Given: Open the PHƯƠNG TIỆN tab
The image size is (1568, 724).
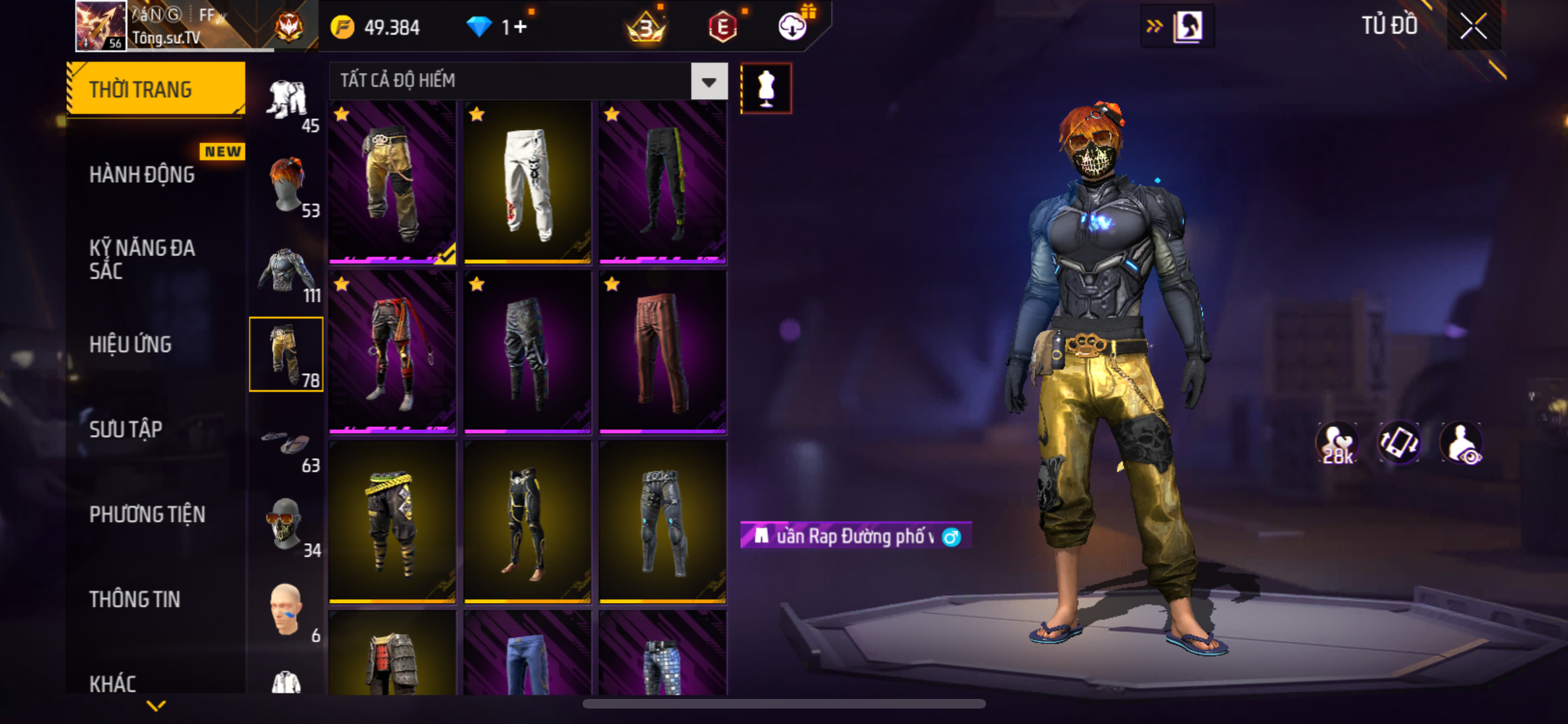Looking at the screenshot, I should (147, 514).
